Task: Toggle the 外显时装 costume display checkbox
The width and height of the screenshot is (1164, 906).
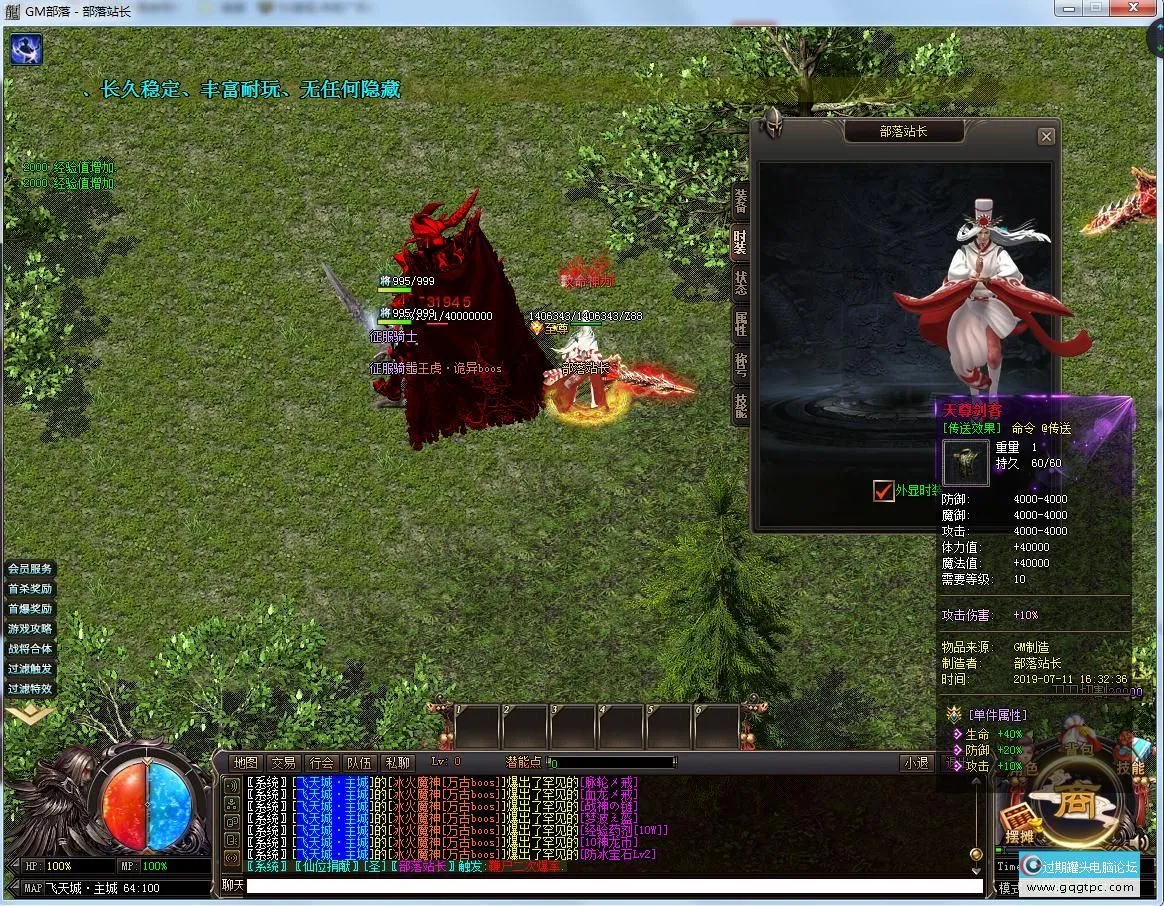Action: tap(883, 491)
